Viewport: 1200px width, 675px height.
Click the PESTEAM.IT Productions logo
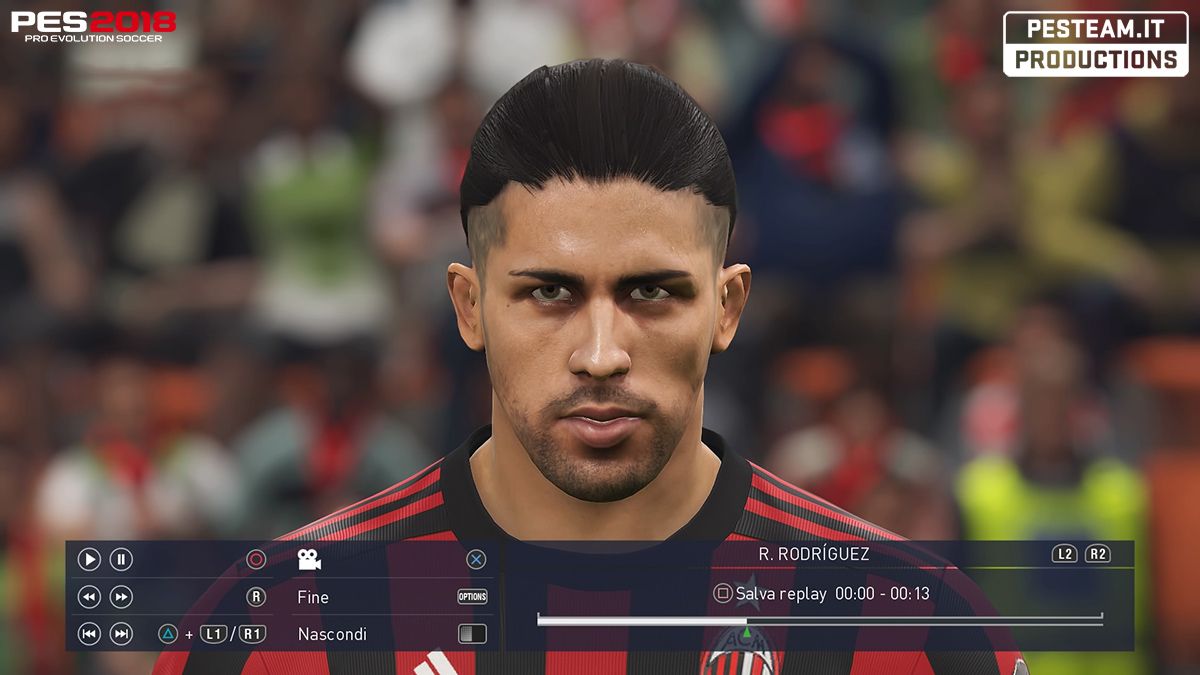coord(1095,45)
